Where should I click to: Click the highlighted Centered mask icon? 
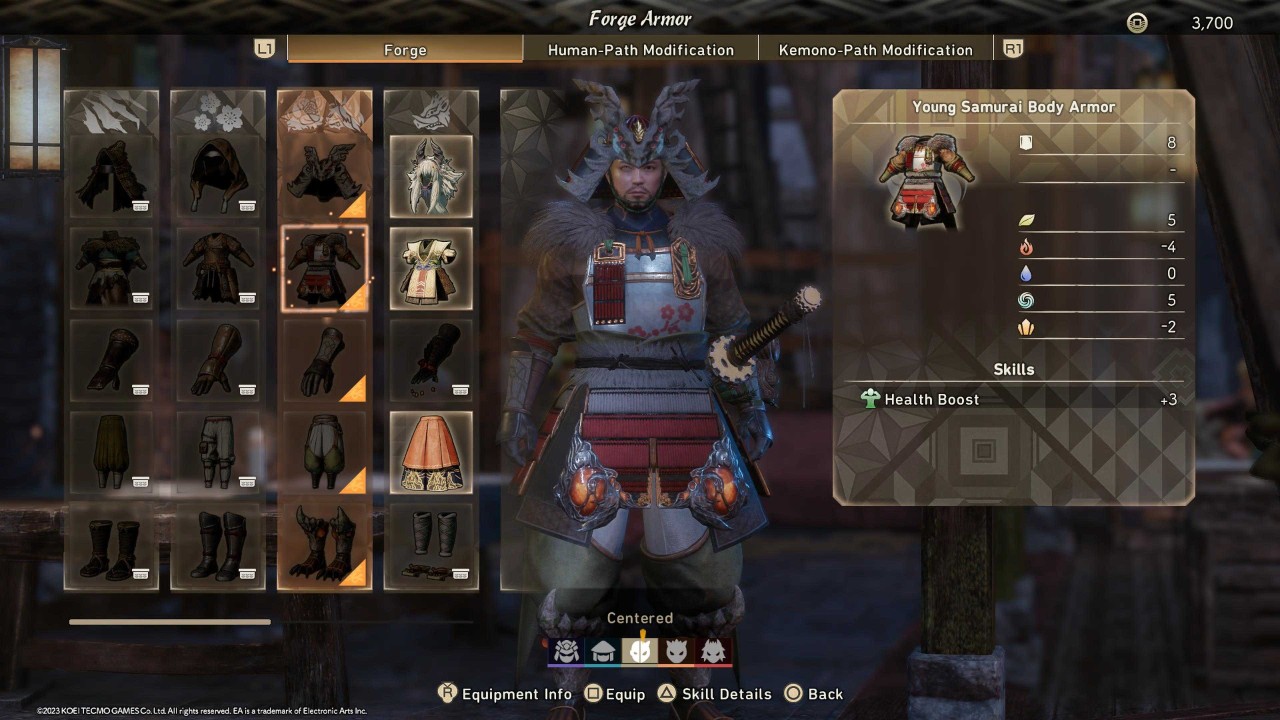pyautogui.click(x=640, y=650)
